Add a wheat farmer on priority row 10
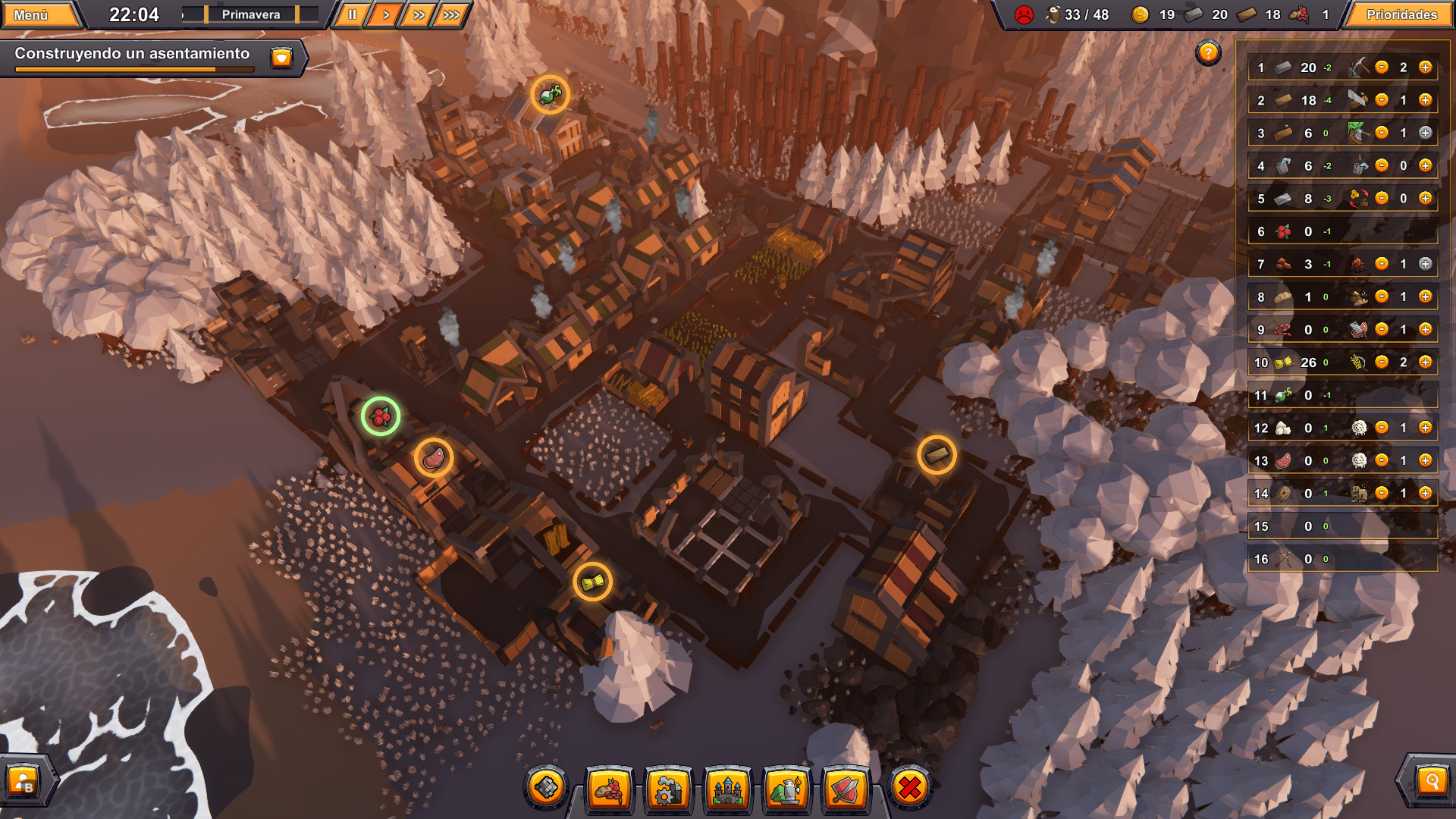The height and width of the screenshot is (819, 1456). pos(1426,362)
